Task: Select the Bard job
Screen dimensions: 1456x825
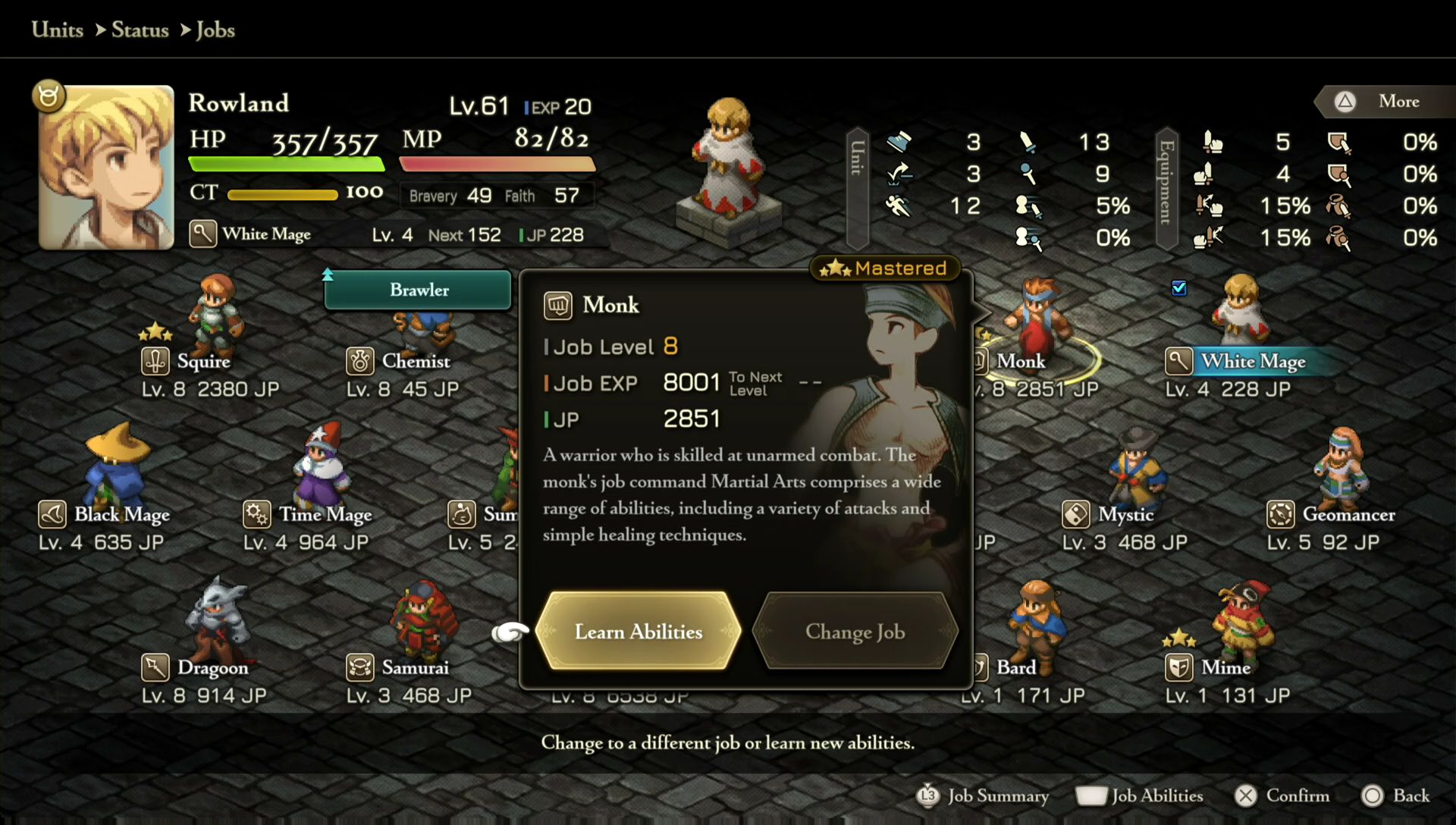Action: 1015,667
